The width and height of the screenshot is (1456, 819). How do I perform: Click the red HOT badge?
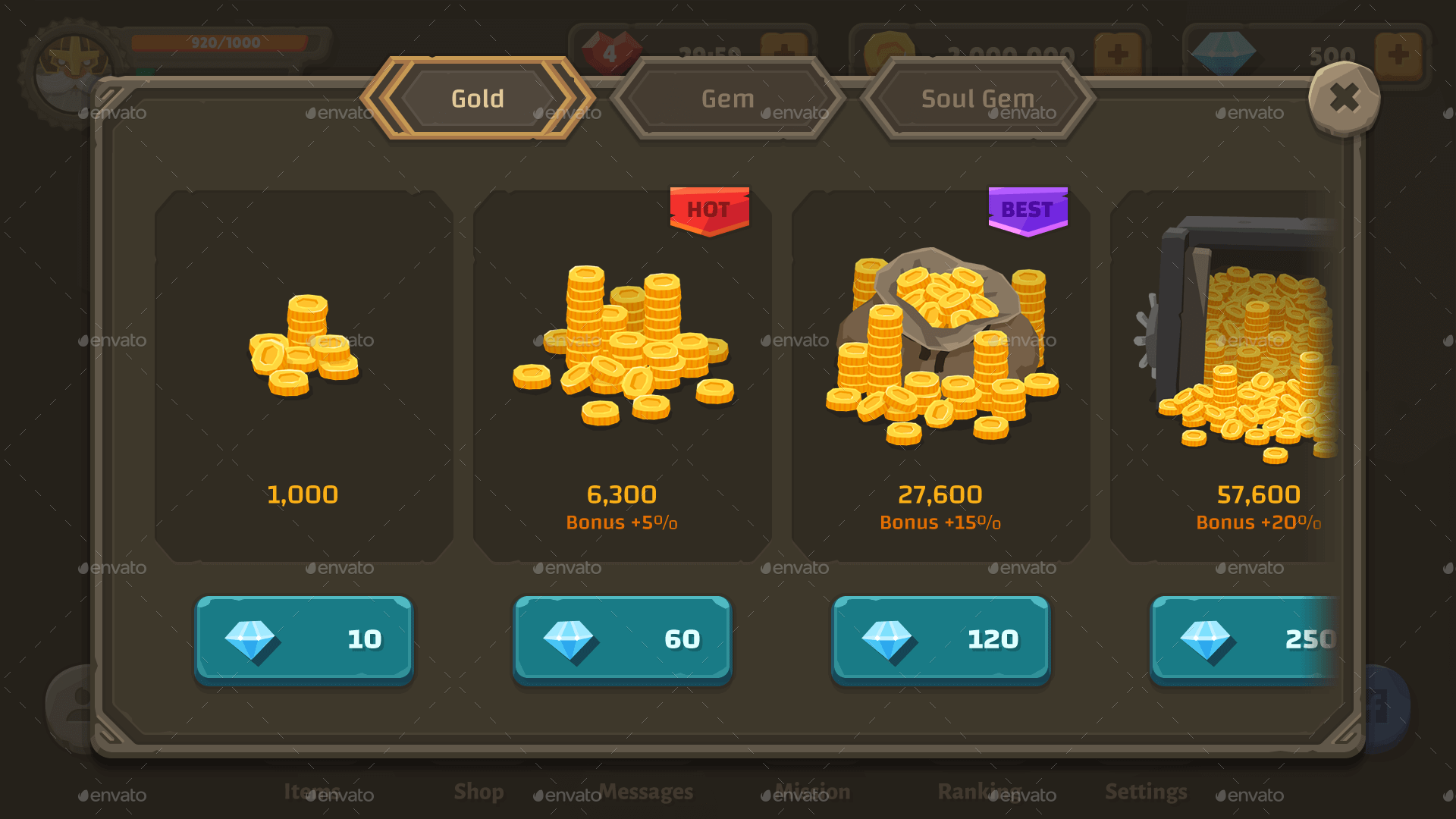(x=709, y=211)
